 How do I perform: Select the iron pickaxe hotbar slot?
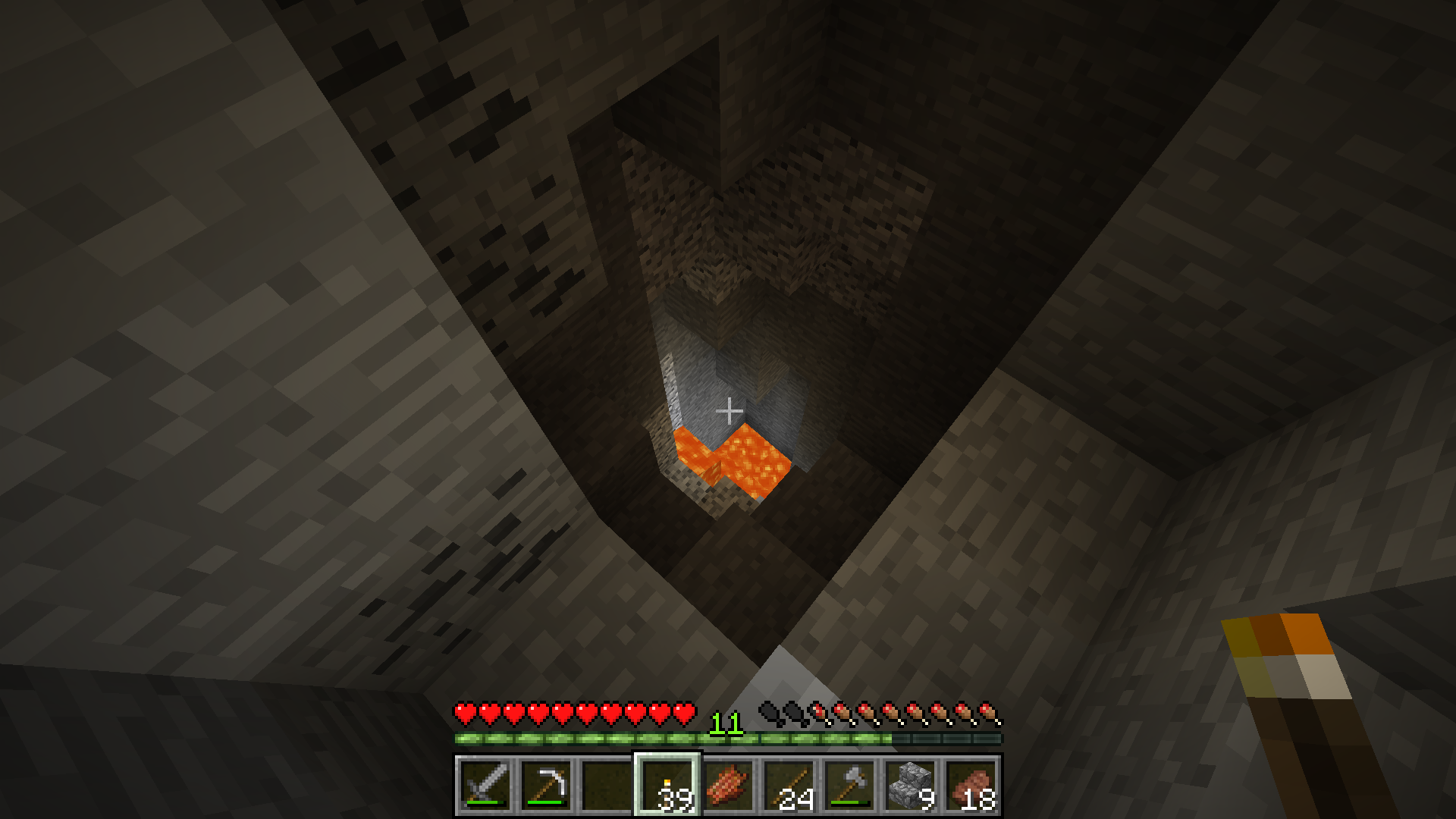(x=546, y=785)
